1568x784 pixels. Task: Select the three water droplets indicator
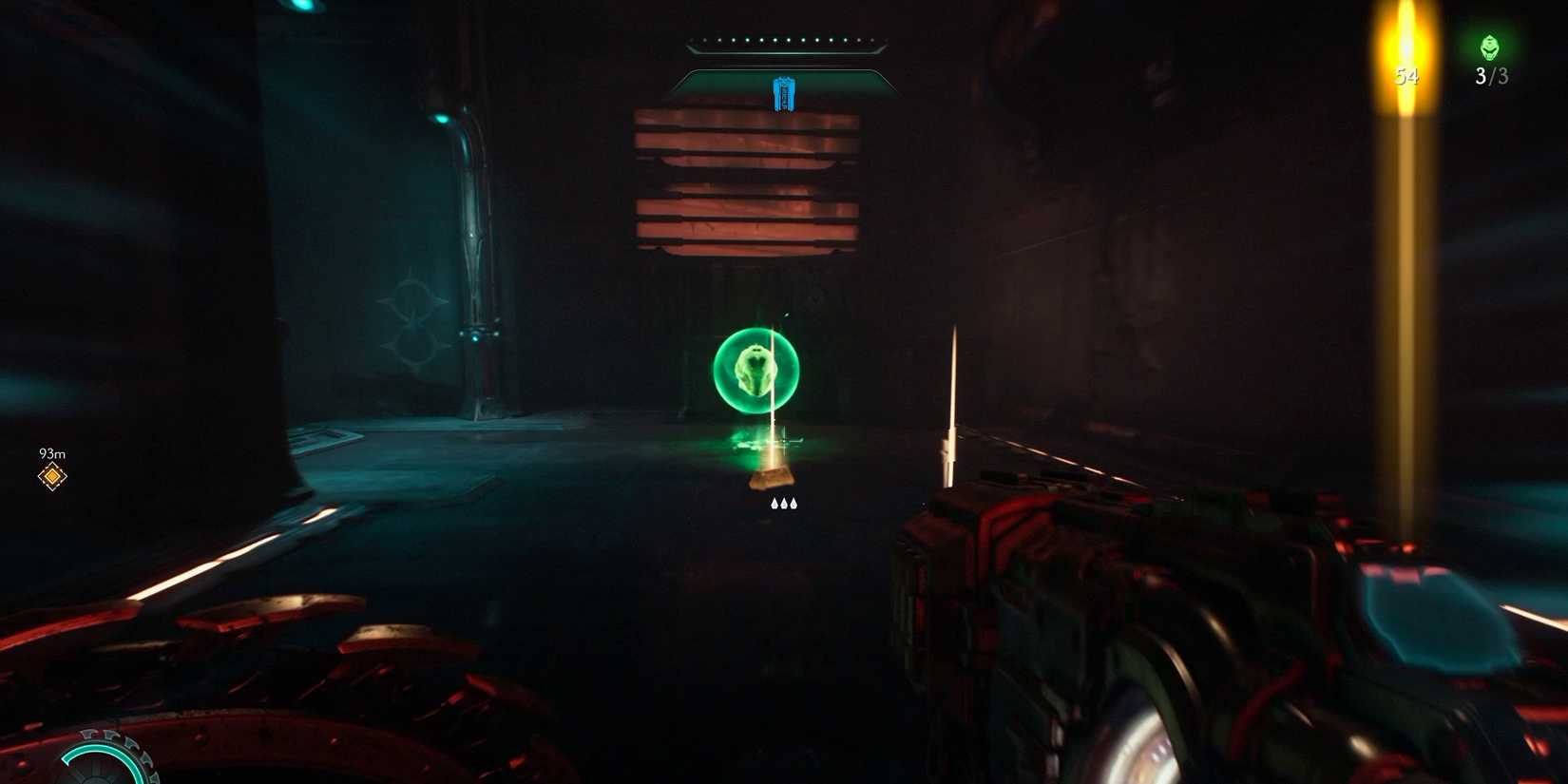pos(783,503)
